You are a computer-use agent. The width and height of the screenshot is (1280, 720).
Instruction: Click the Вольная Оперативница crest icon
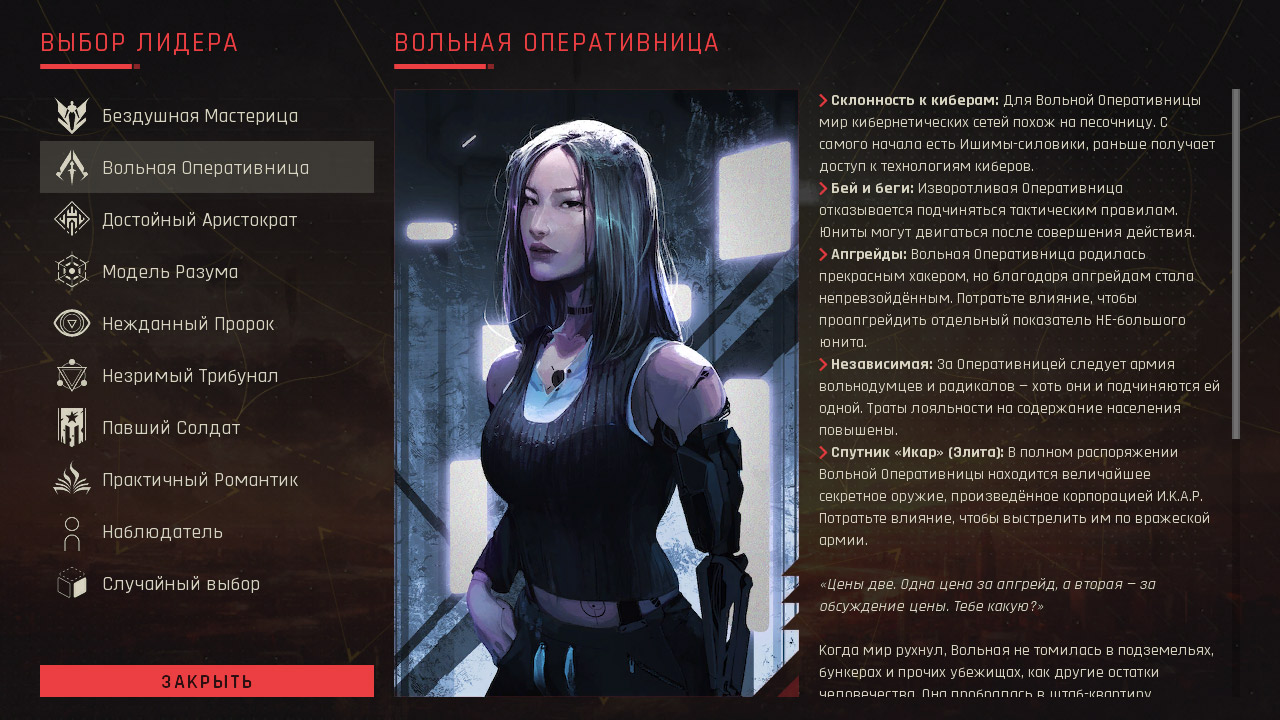tap(70, 167)
